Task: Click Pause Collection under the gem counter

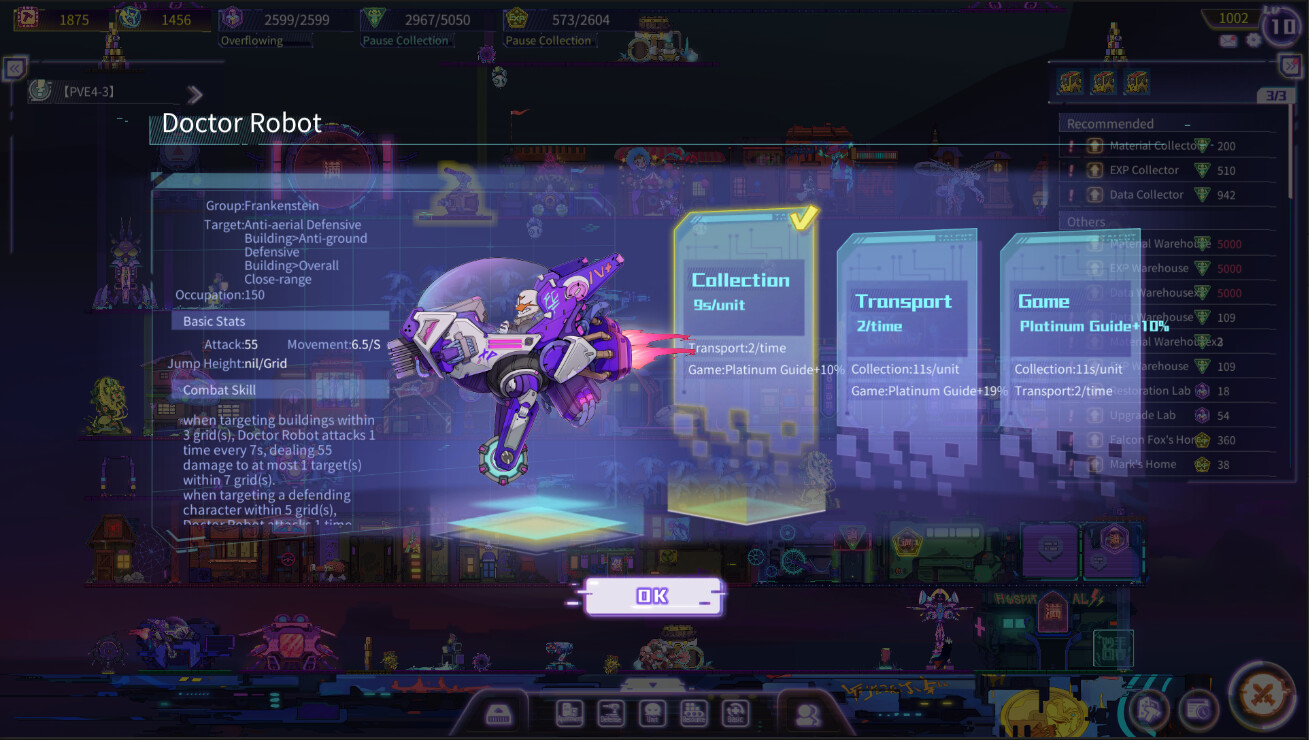Action: coord(407,40)
